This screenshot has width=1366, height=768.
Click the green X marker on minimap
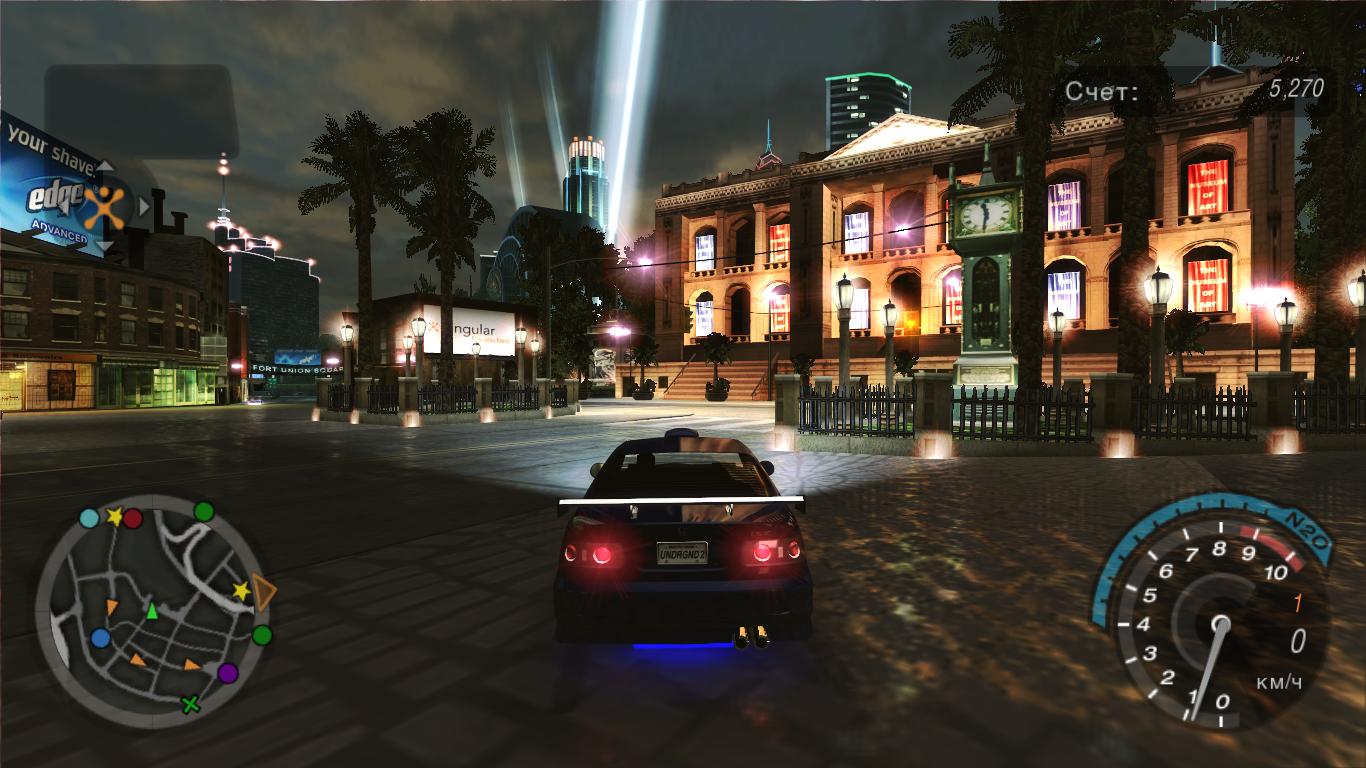(x=190, y=705)
